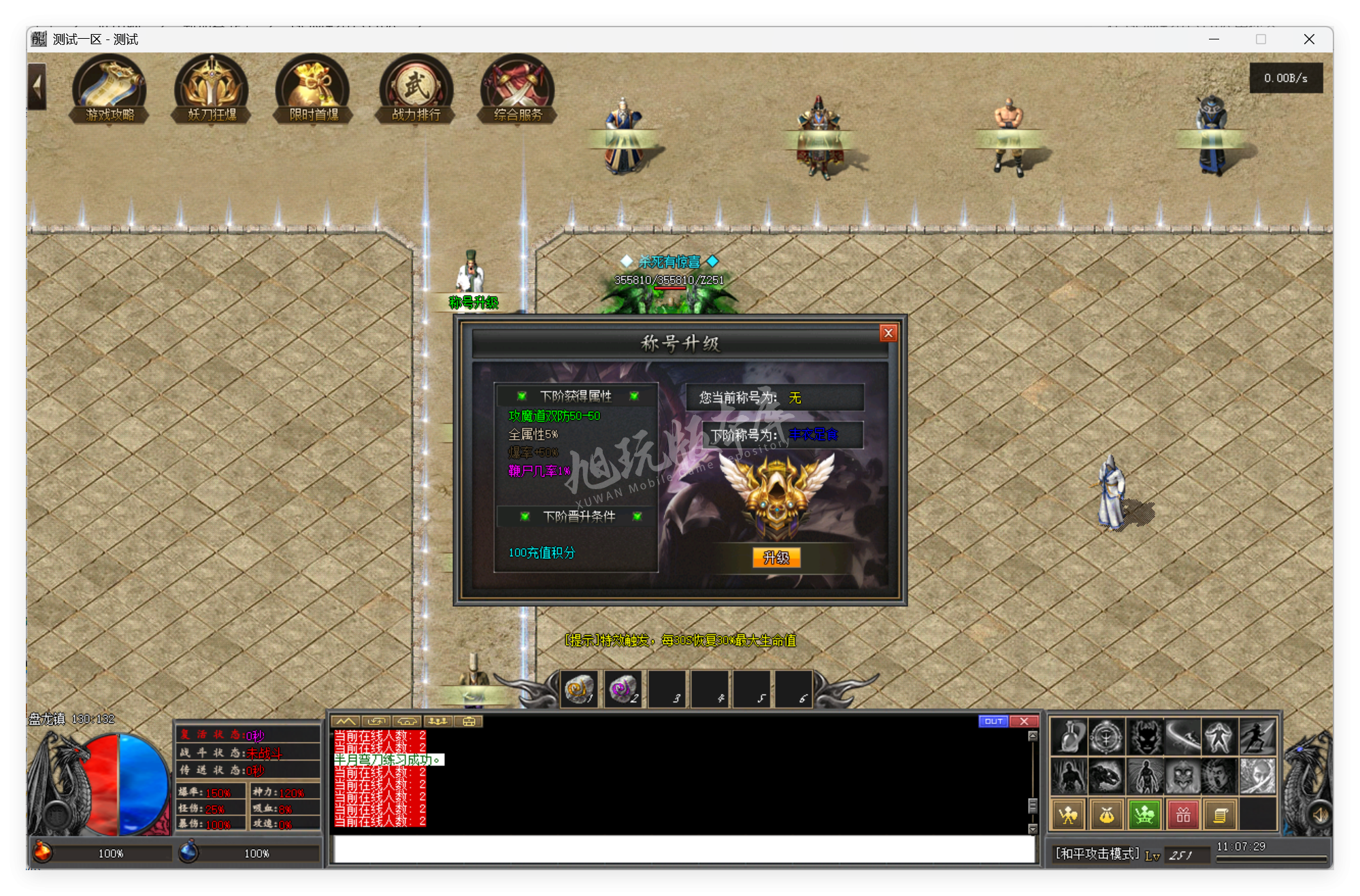Open the quest scroll icon bottom right
1360x896 pixels.
point(1221,813)
